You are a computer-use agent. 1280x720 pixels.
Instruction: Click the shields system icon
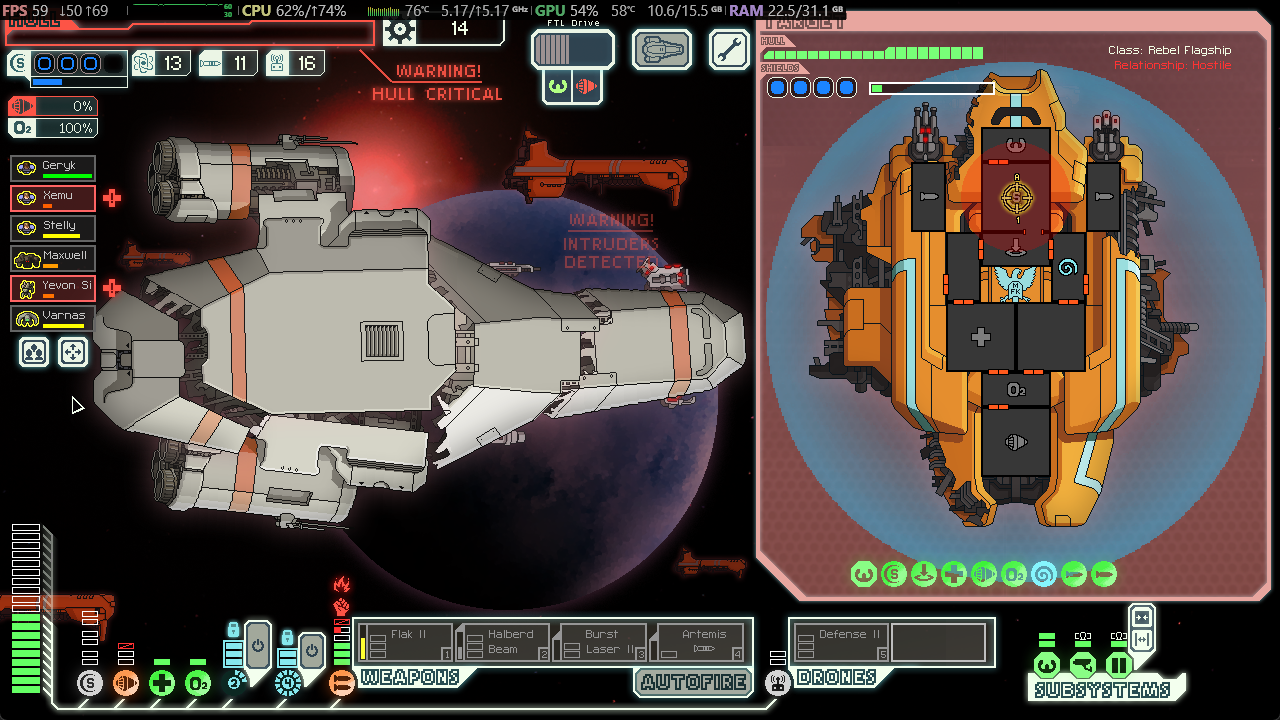point(90,684)
